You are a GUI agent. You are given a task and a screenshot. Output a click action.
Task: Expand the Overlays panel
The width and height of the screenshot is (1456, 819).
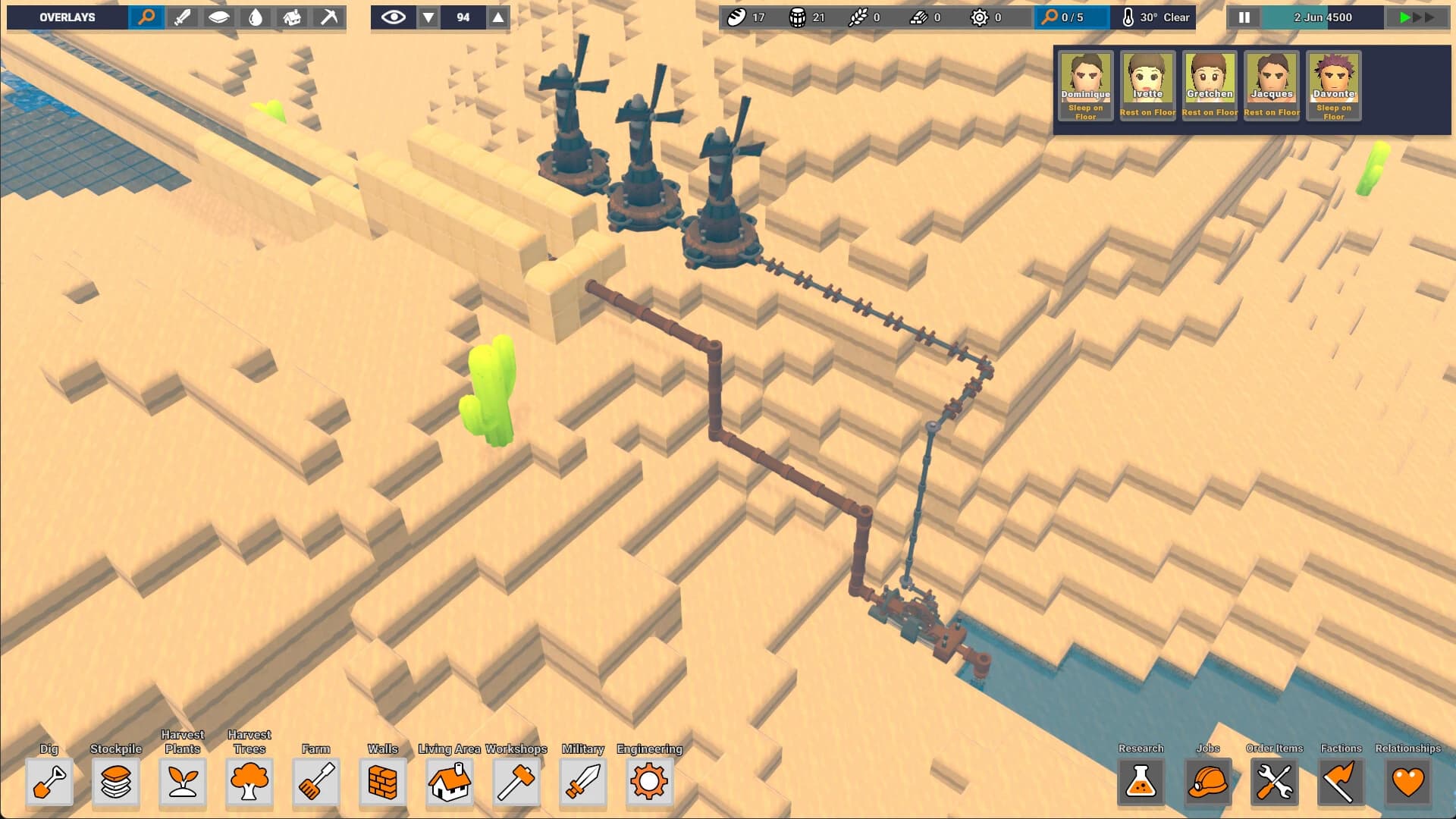coord(67,16)
